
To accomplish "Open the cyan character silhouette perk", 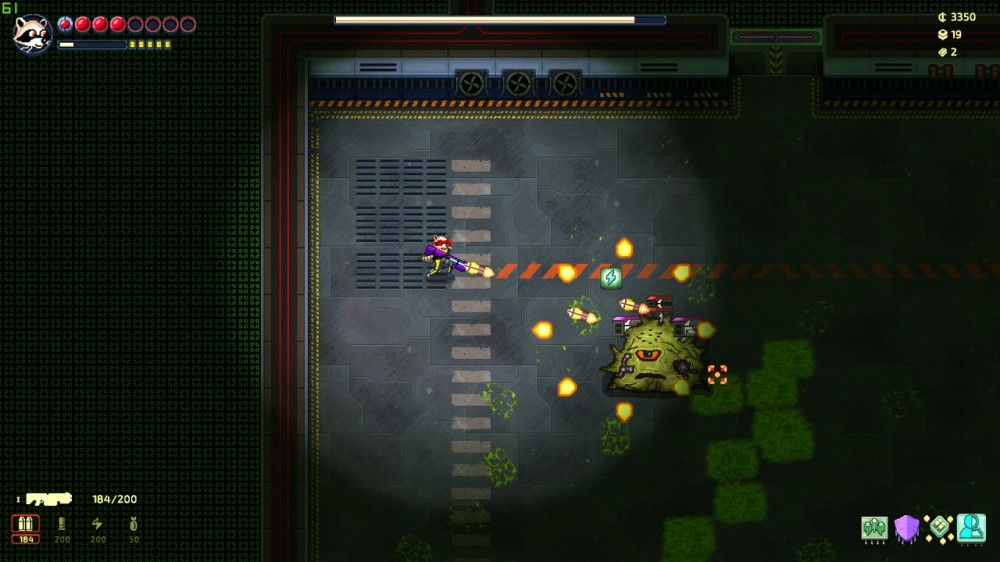I will pyautogui.click(x=971, y=528).
